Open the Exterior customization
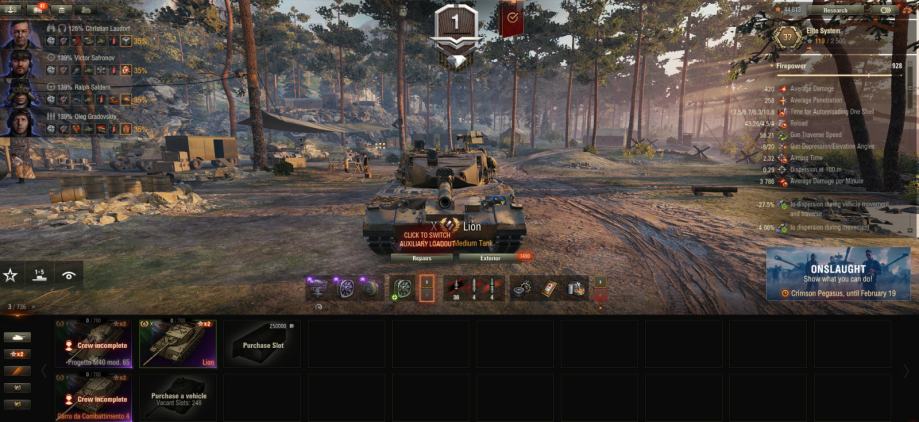The height and width of the screenshot is (422, 919). (x=490, y=258)
